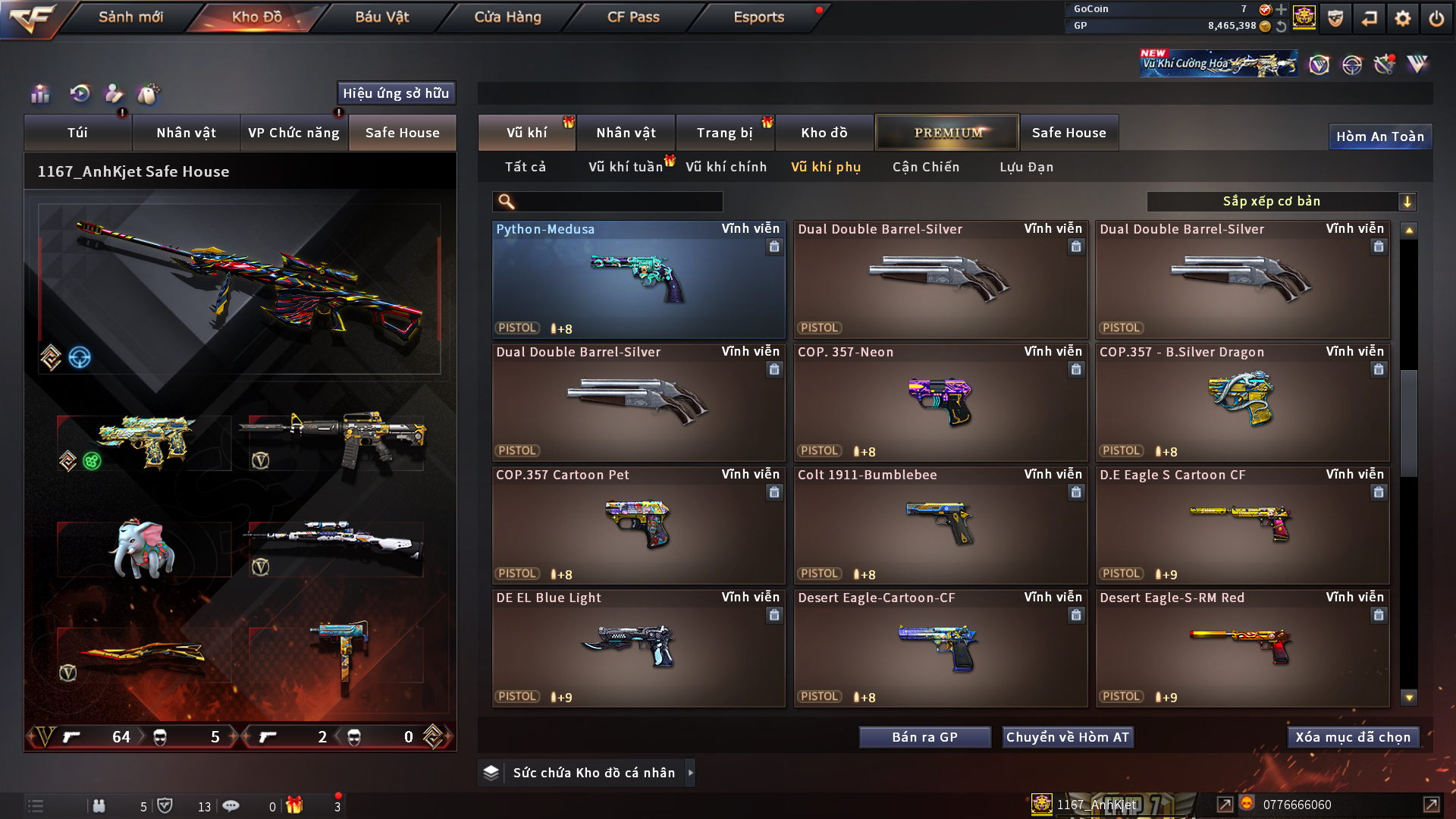Choose the Colt 1911-Bumblebee pistol
Viewport: 1456px width, 819px height.
[x=940, y=525]
